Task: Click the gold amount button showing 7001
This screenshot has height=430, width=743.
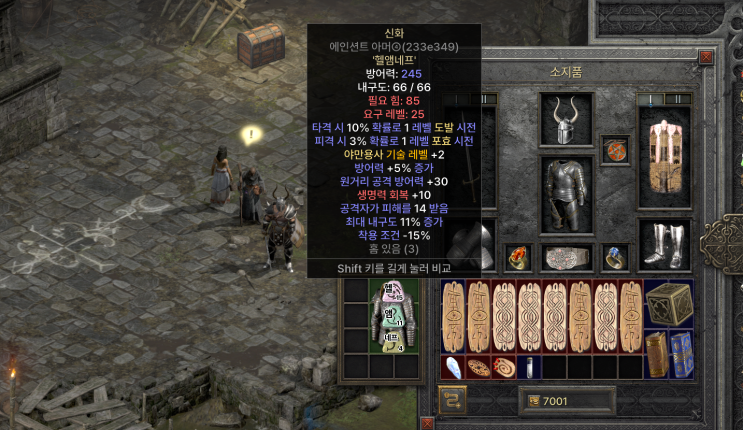Action: [566, 401]
